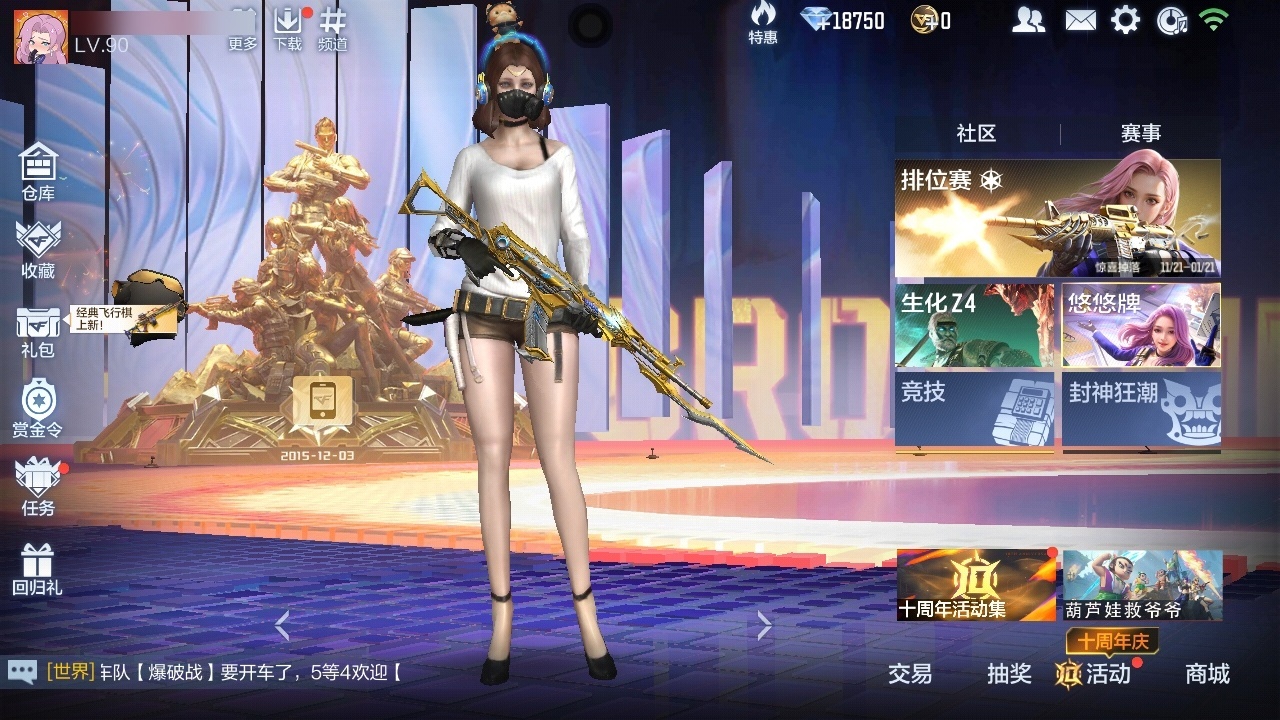This screenshot has height=720, width=1280.
Task: Open the 频道 channel selector
Action: pyautogui.click(x=333, y=27)
